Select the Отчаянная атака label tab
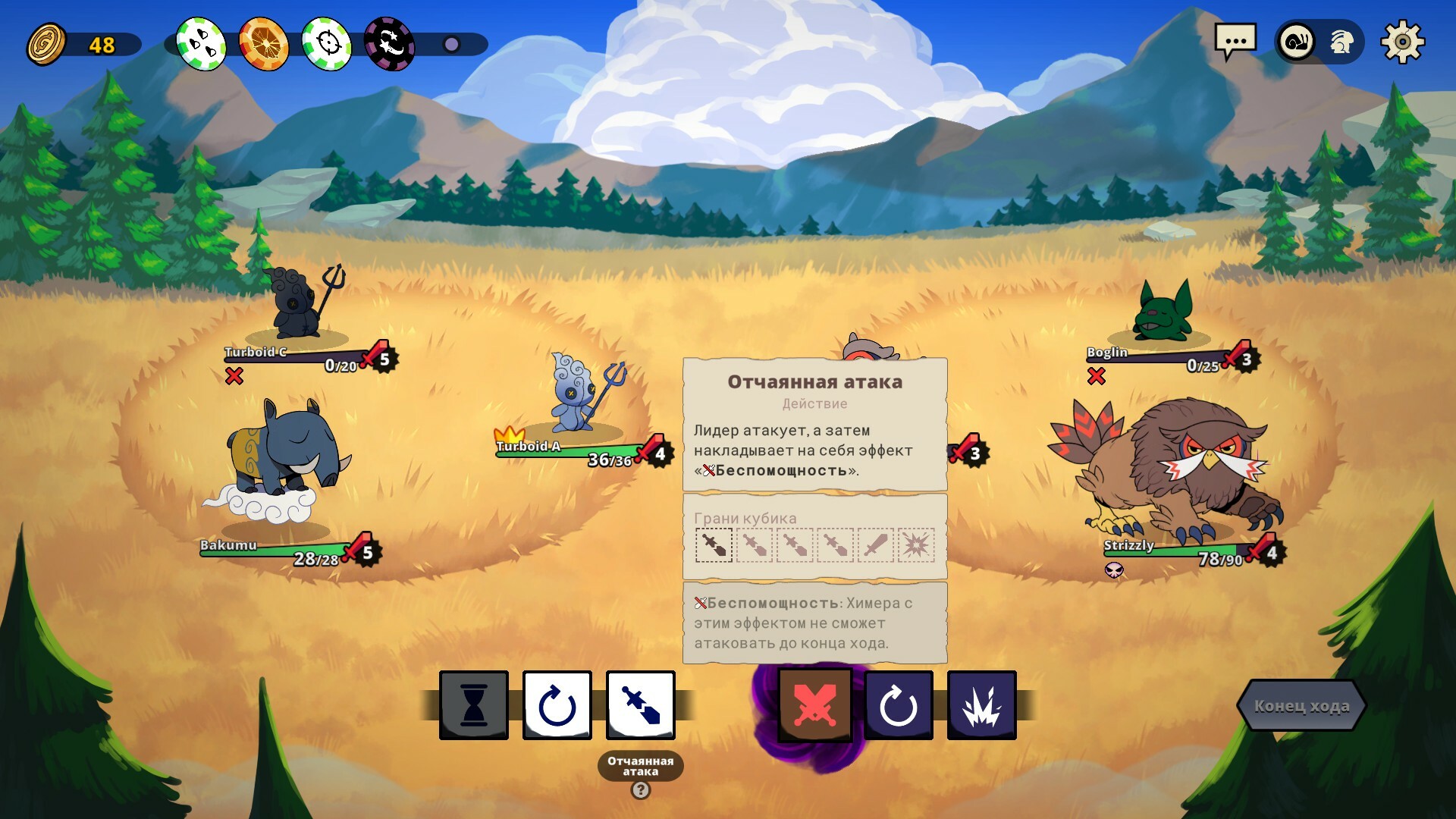This screenshot has width=1456, height=819. 639,764
